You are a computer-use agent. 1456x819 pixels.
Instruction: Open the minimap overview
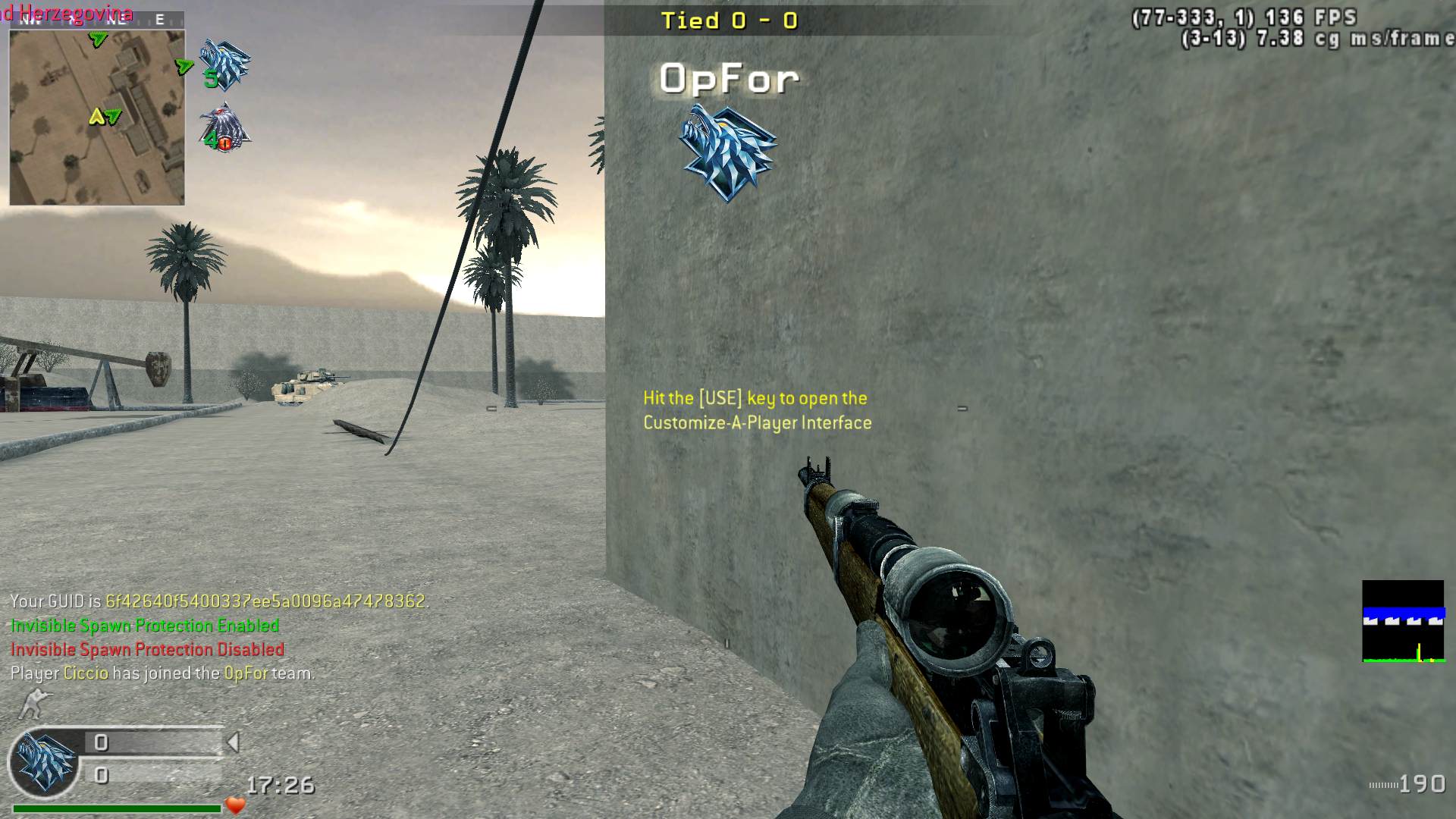pos(96,118)
